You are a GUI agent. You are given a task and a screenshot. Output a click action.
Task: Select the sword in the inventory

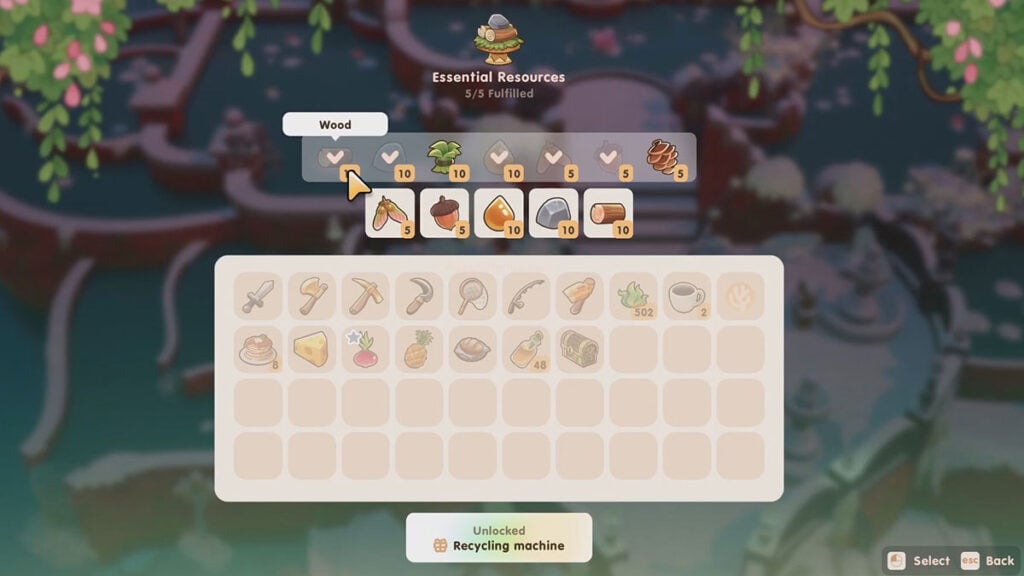(x=258, y=296)
